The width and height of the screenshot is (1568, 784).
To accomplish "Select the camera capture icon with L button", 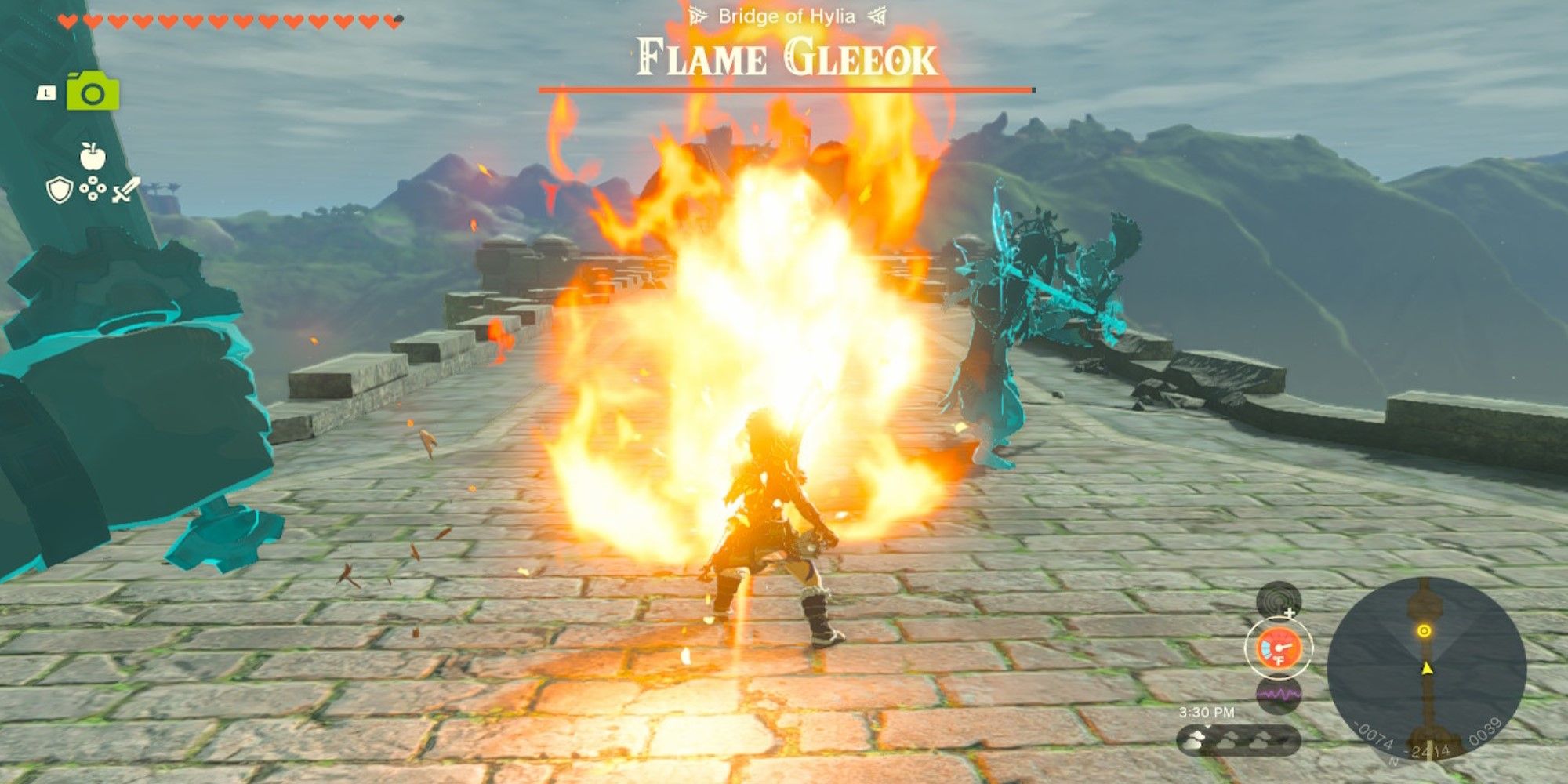I will click(93, 91).
